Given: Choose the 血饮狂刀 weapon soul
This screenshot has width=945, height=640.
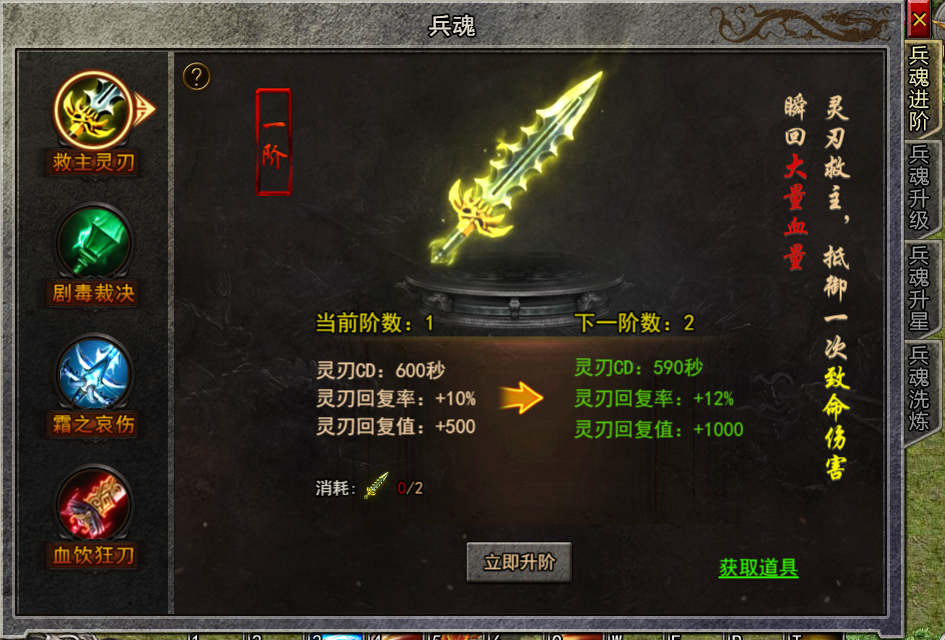Looking at the screenshot, I should [x=94, y=503].
